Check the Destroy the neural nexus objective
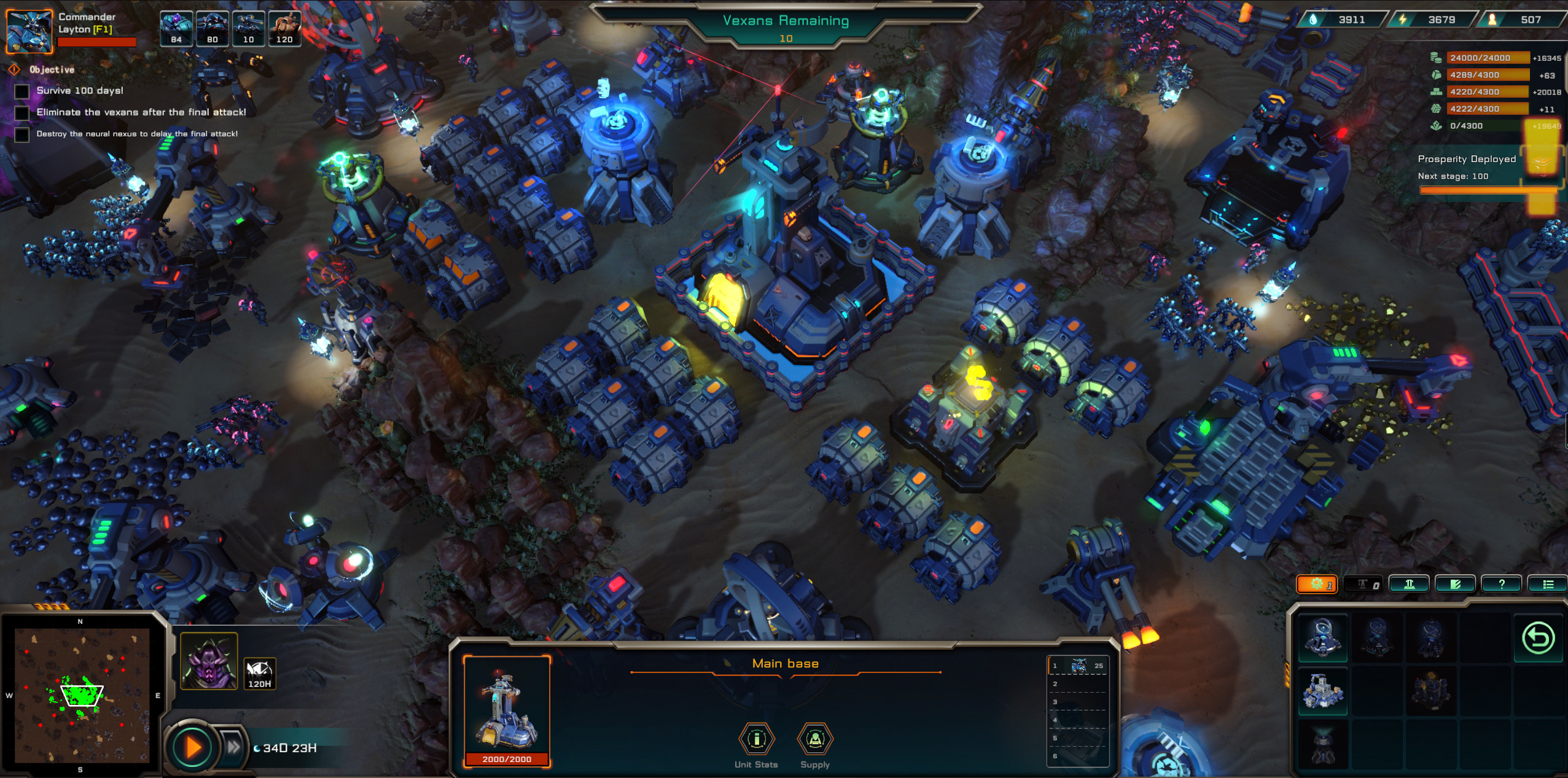 22,134
